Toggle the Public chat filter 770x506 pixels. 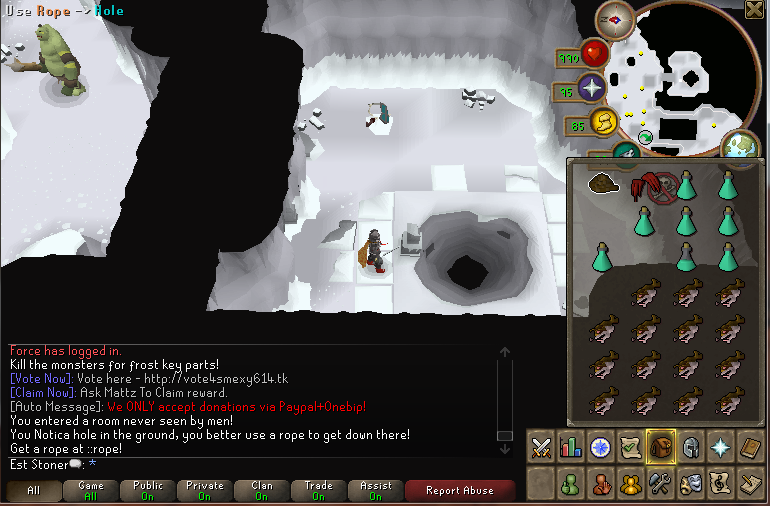(147, 490)
